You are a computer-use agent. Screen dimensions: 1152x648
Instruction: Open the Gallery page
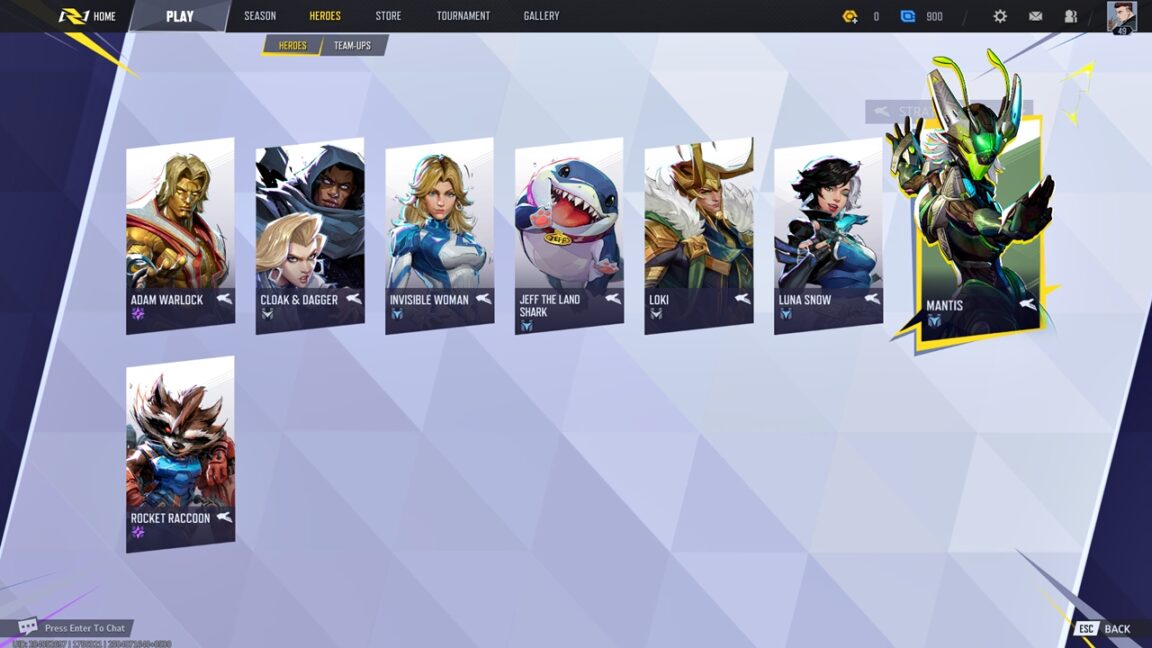541,16
